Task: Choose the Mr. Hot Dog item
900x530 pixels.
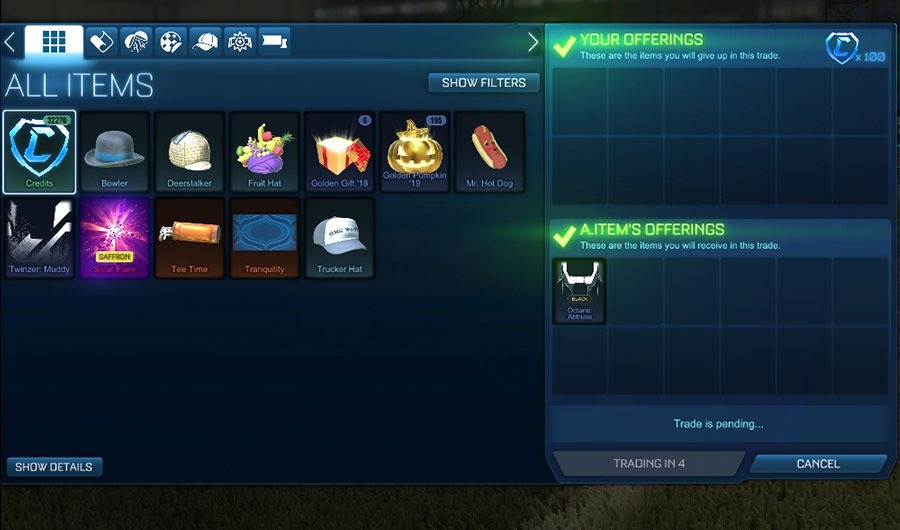Action: 489,152
